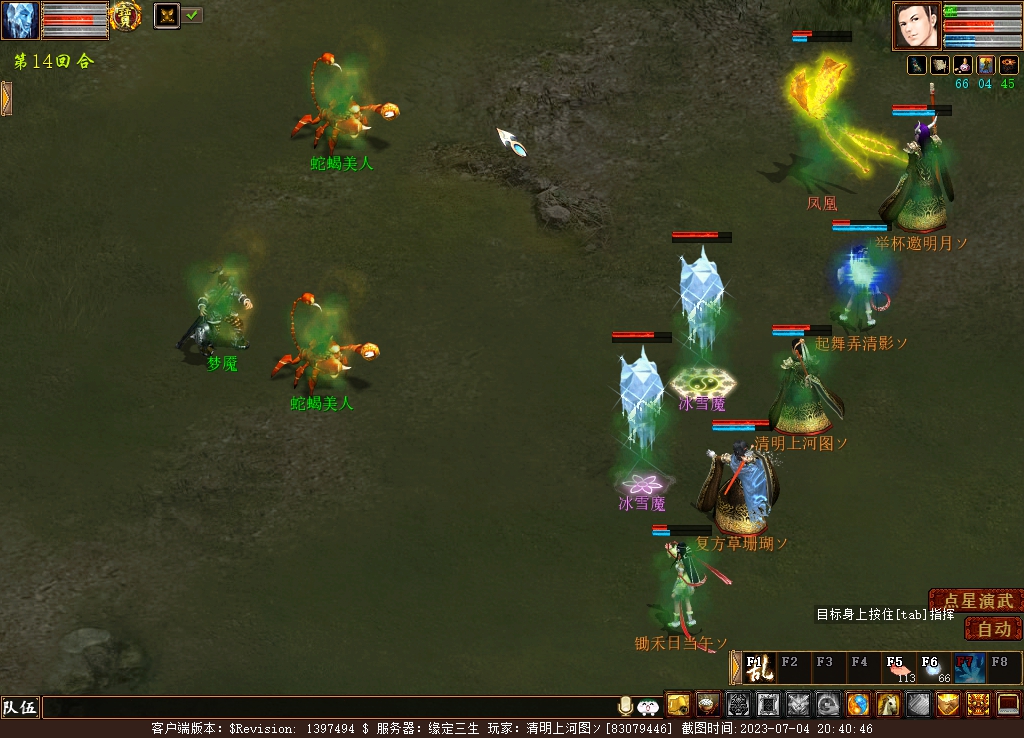Open the rice bowl menu icon
The height and width of the screenshot is (738, 1024).
709,705
